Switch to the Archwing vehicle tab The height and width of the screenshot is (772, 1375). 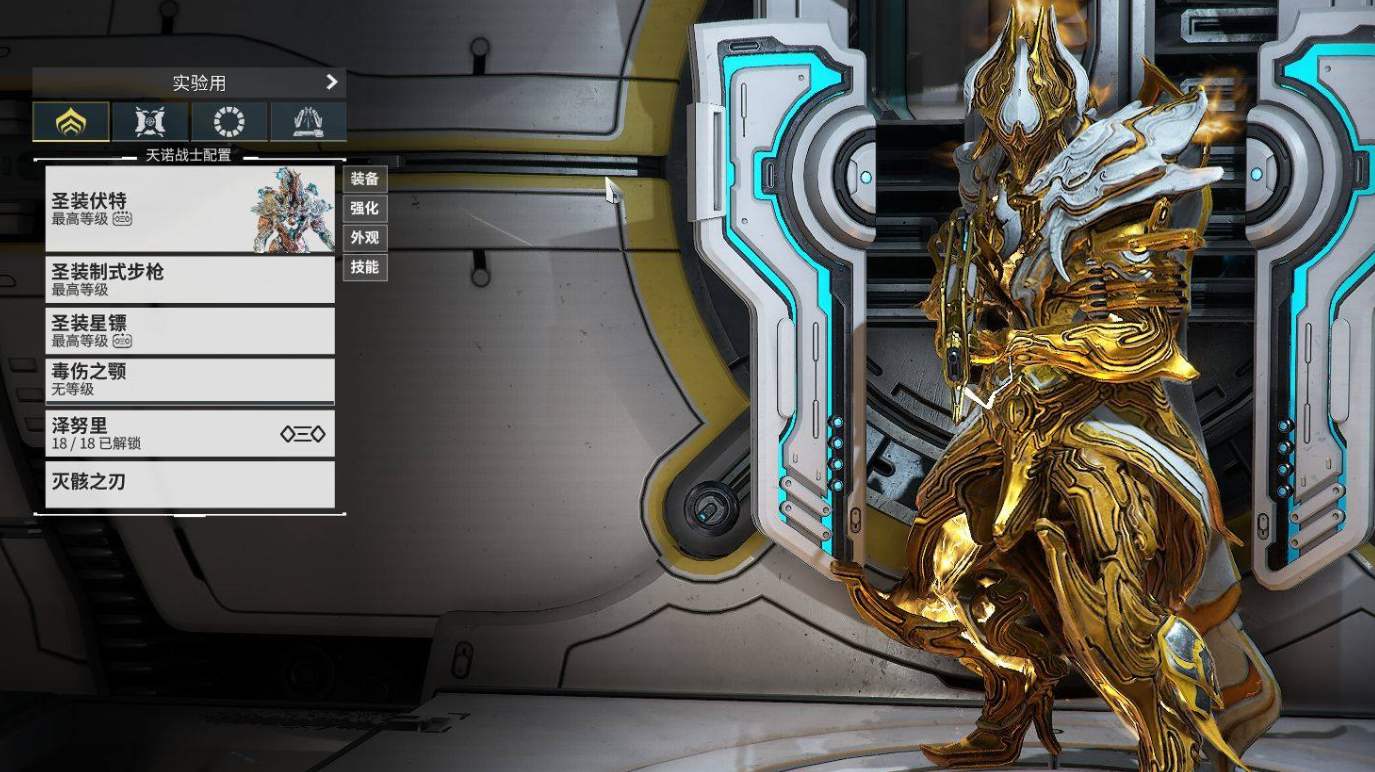coord(308,122)
